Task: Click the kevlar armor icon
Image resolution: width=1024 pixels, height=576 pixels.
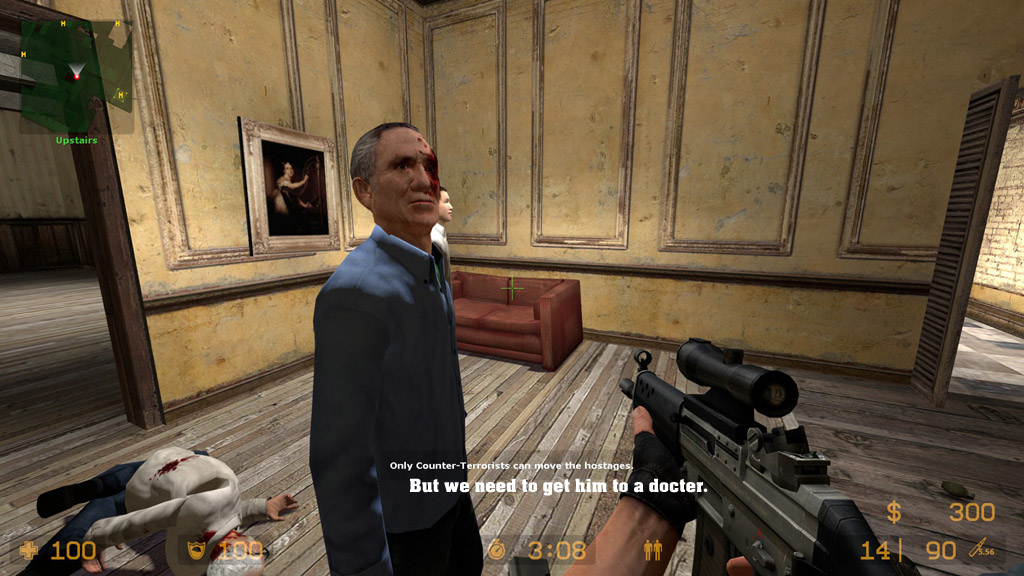Action: [x=197, y=550]
